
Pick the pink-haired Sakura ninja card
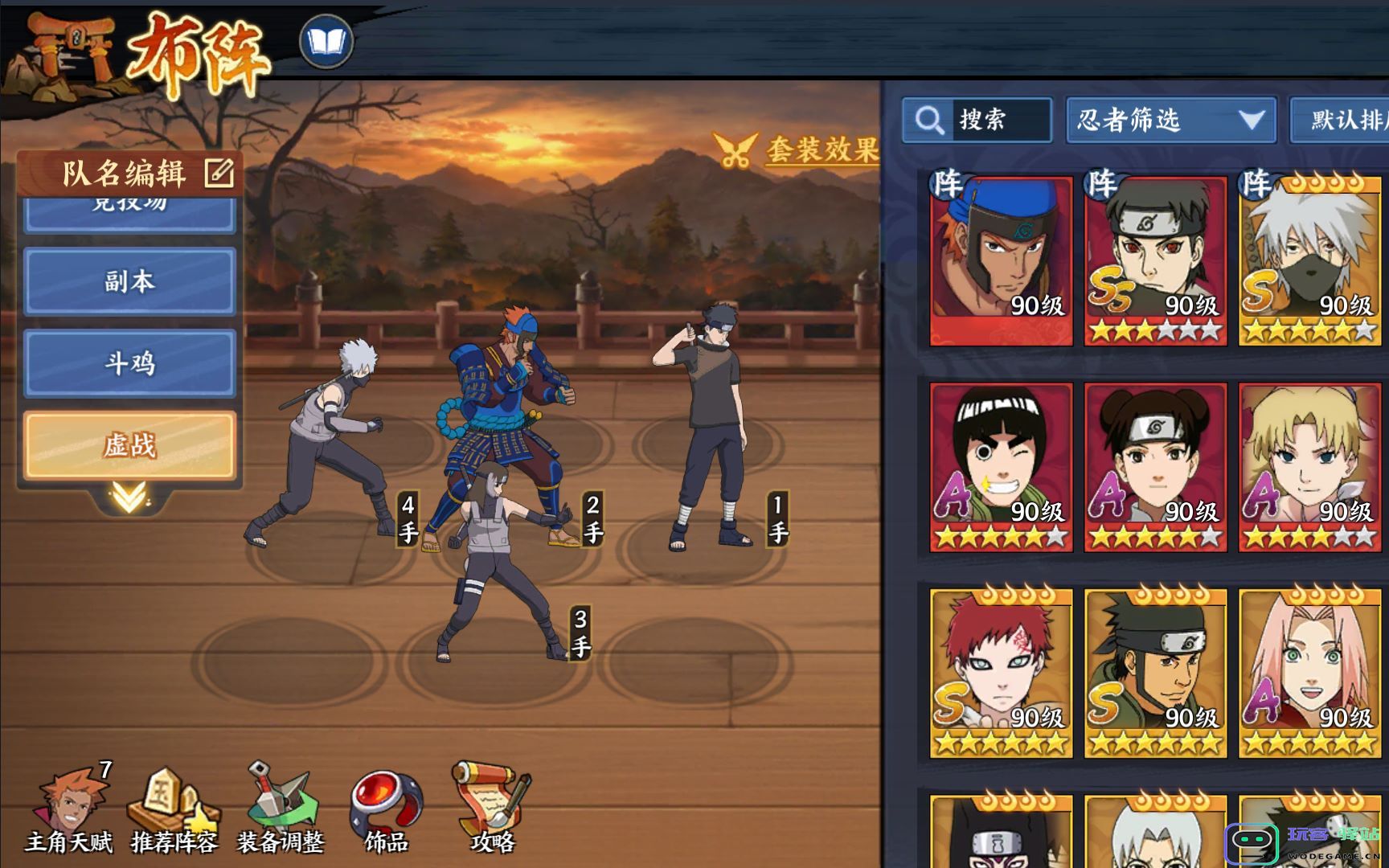tap(1309, 674)
